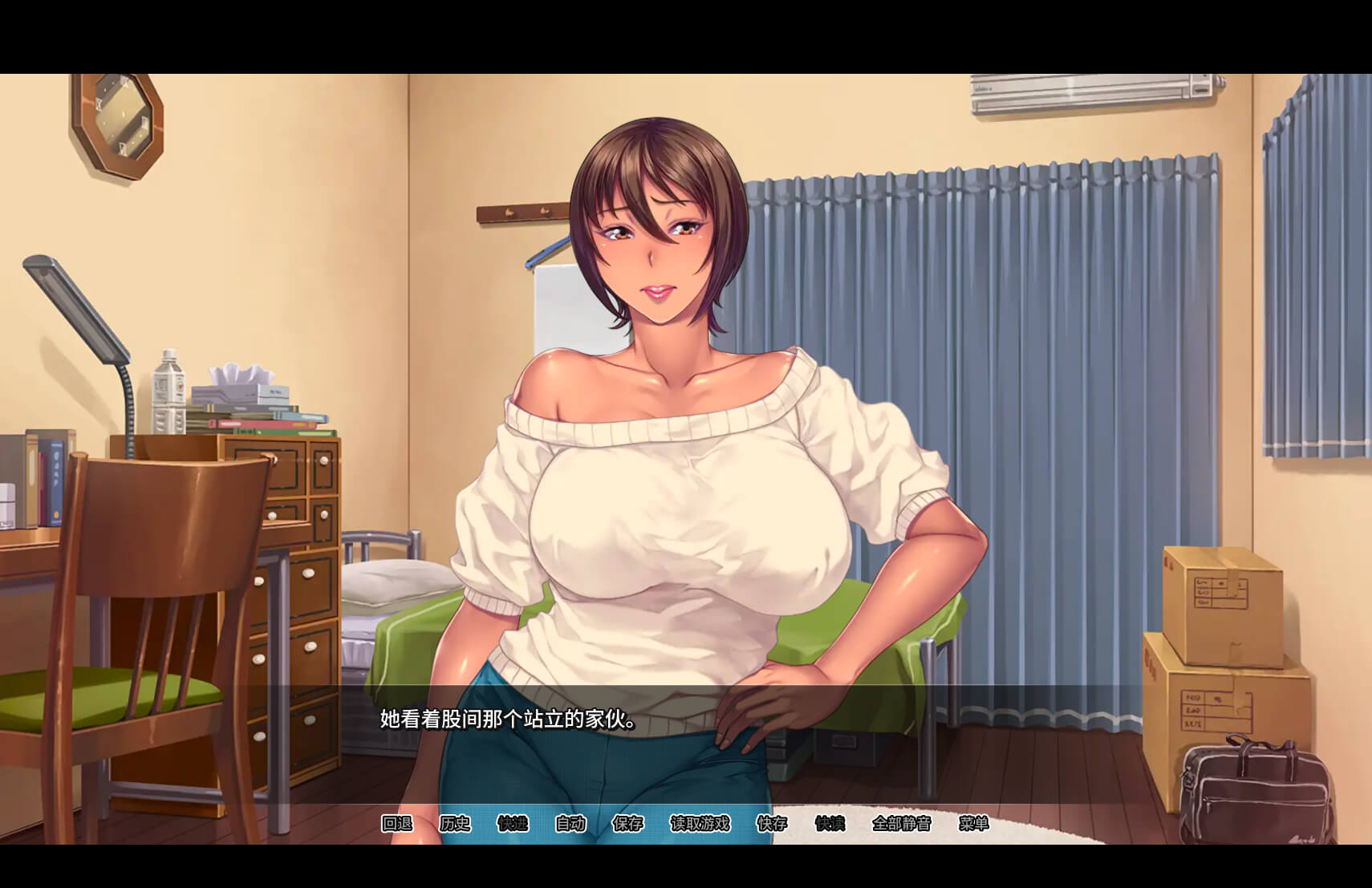Activate 快进 fast-forward
The width and height of the screenshot is (1372, 888).
click(513, 823)
